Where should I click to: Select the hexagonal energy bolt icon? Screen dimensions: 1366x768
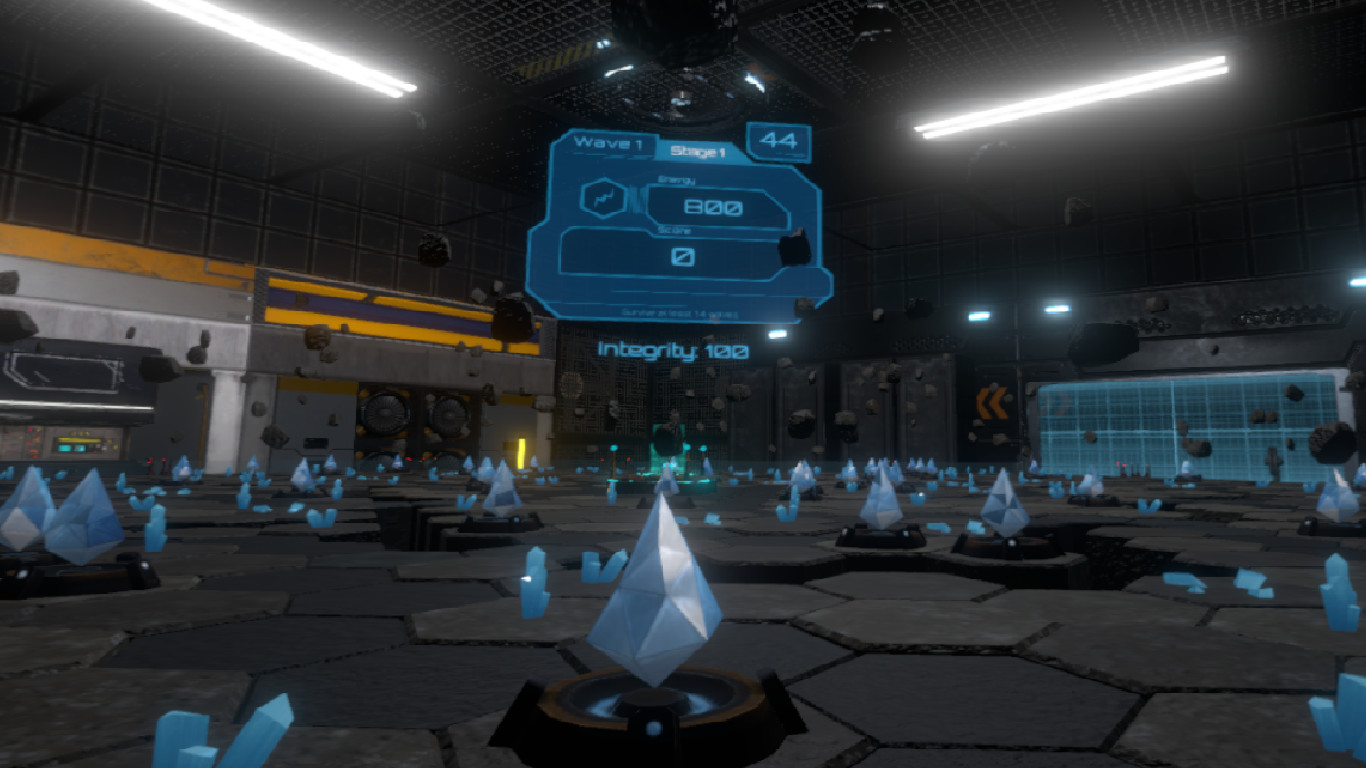(x=604, y=197)
